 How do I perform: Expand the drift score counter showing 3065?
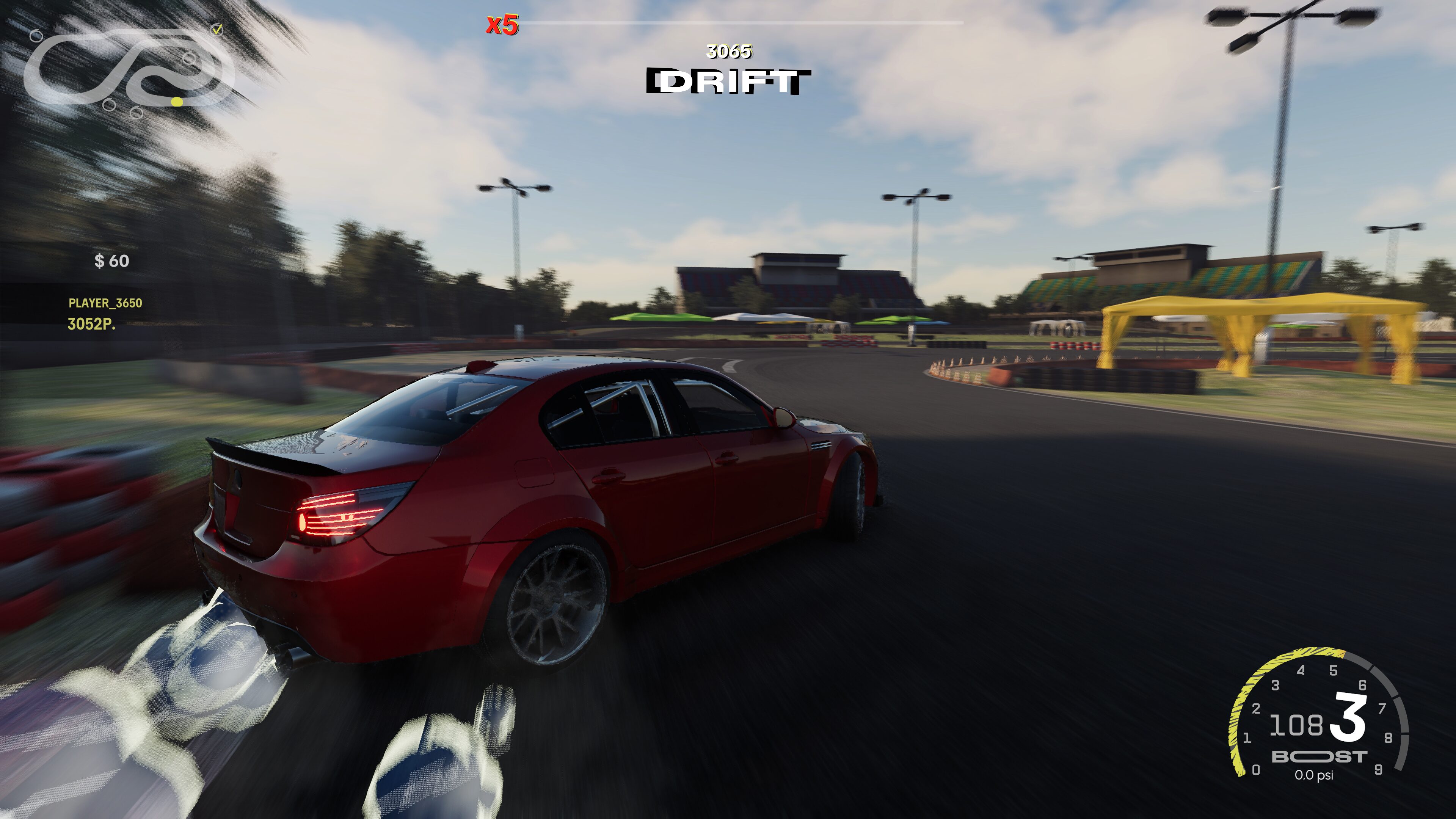click(x=729, y=52)
